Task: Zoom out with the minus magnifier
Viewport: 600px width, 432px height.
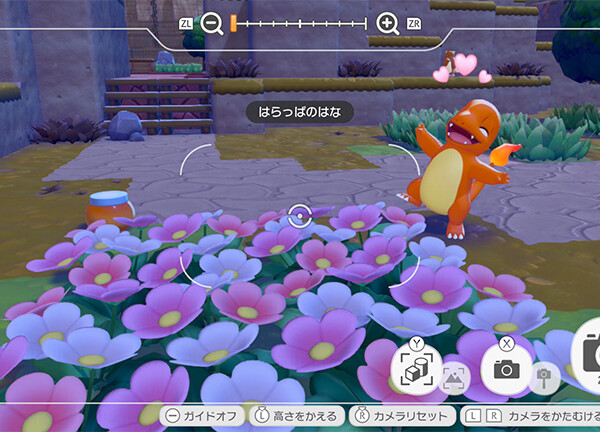Action: point(213,23)
